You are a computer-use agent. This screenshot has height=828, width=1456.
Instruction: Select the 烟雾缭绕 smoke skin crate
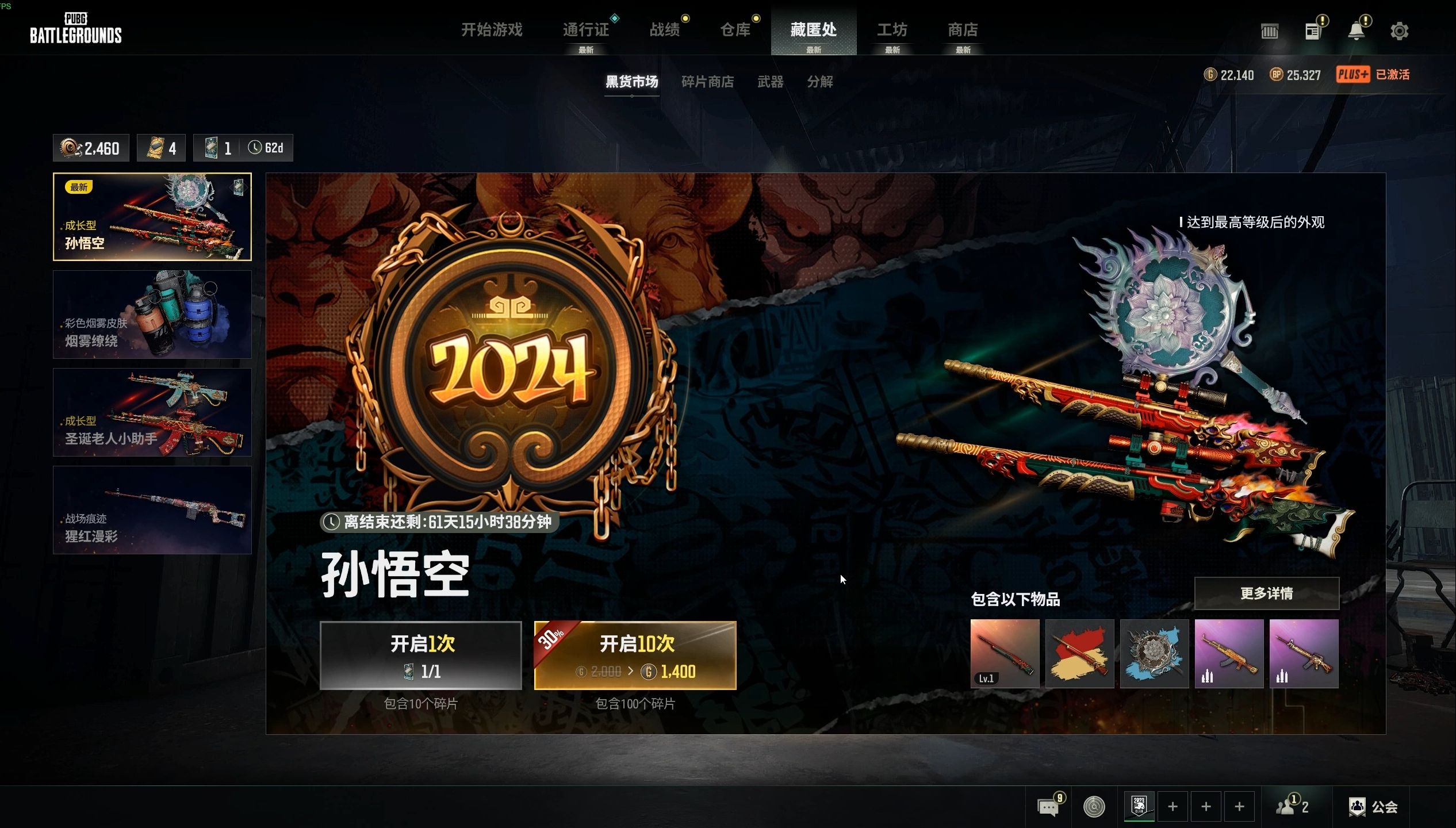coord(152,315)
